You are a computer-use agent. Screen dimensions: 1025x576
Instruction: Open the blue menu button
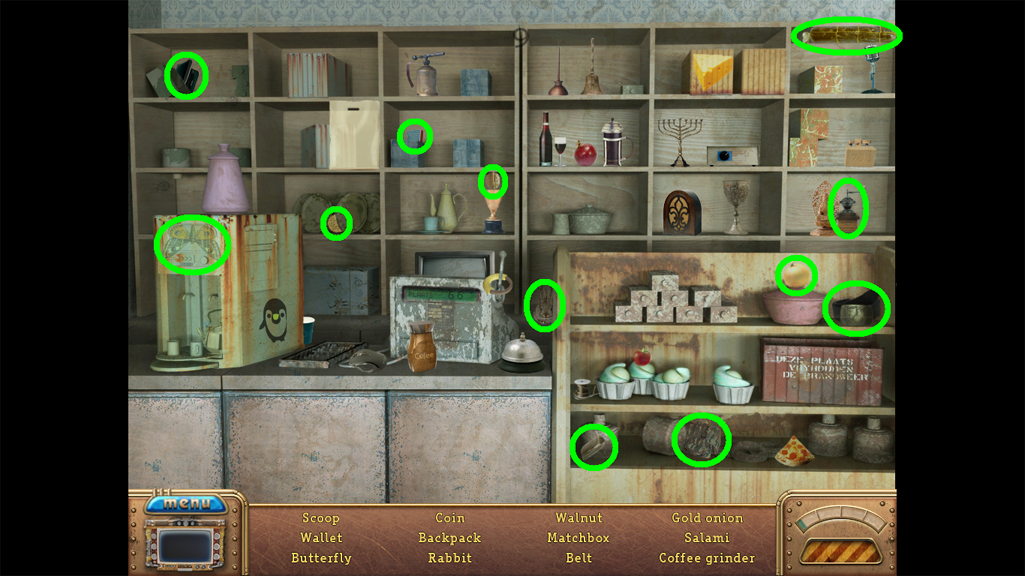[186, 503]
